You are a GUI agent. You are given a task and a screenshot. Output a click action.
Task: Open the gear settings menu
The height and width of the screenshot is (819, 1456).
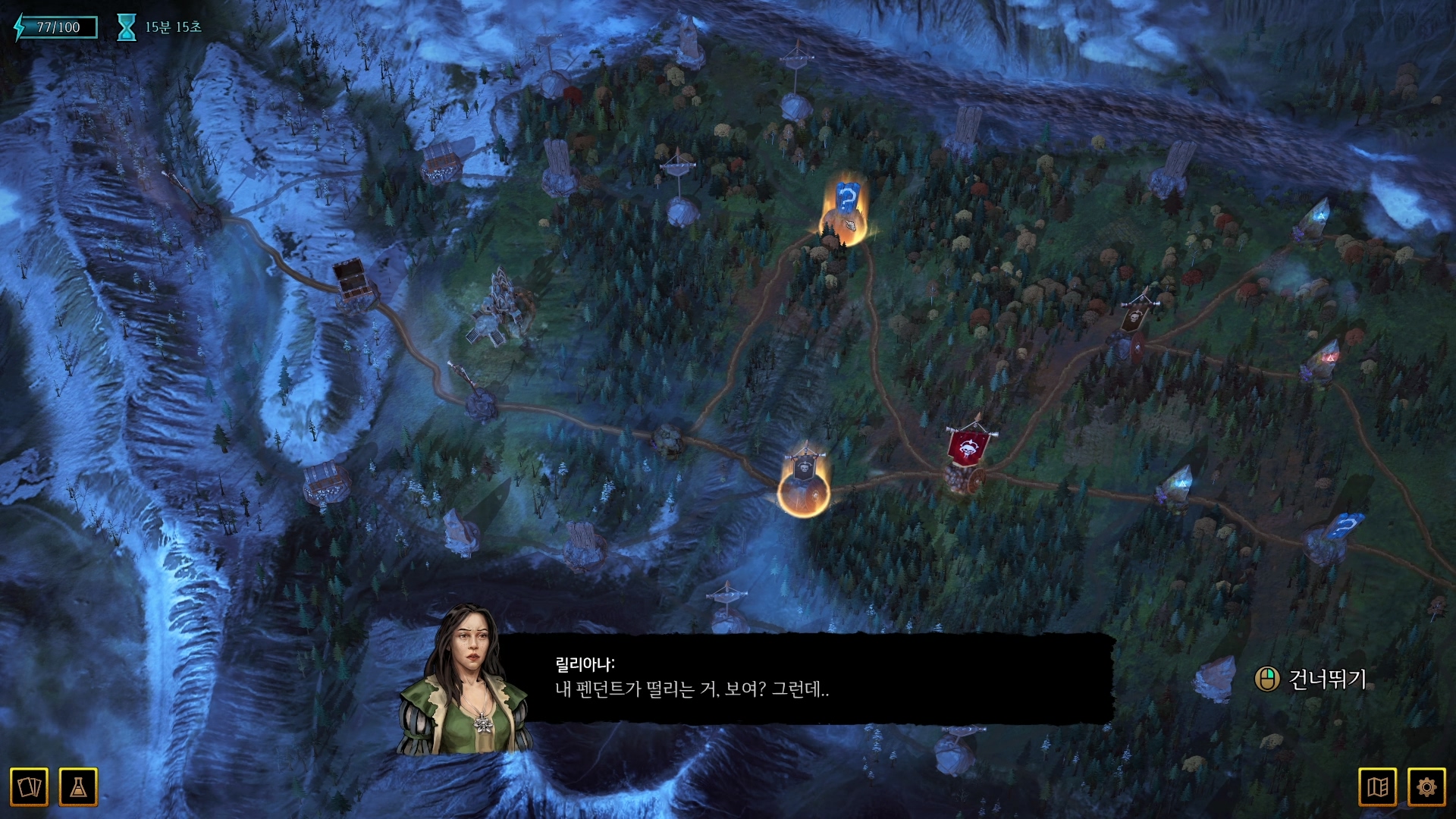coord(1426,787)
